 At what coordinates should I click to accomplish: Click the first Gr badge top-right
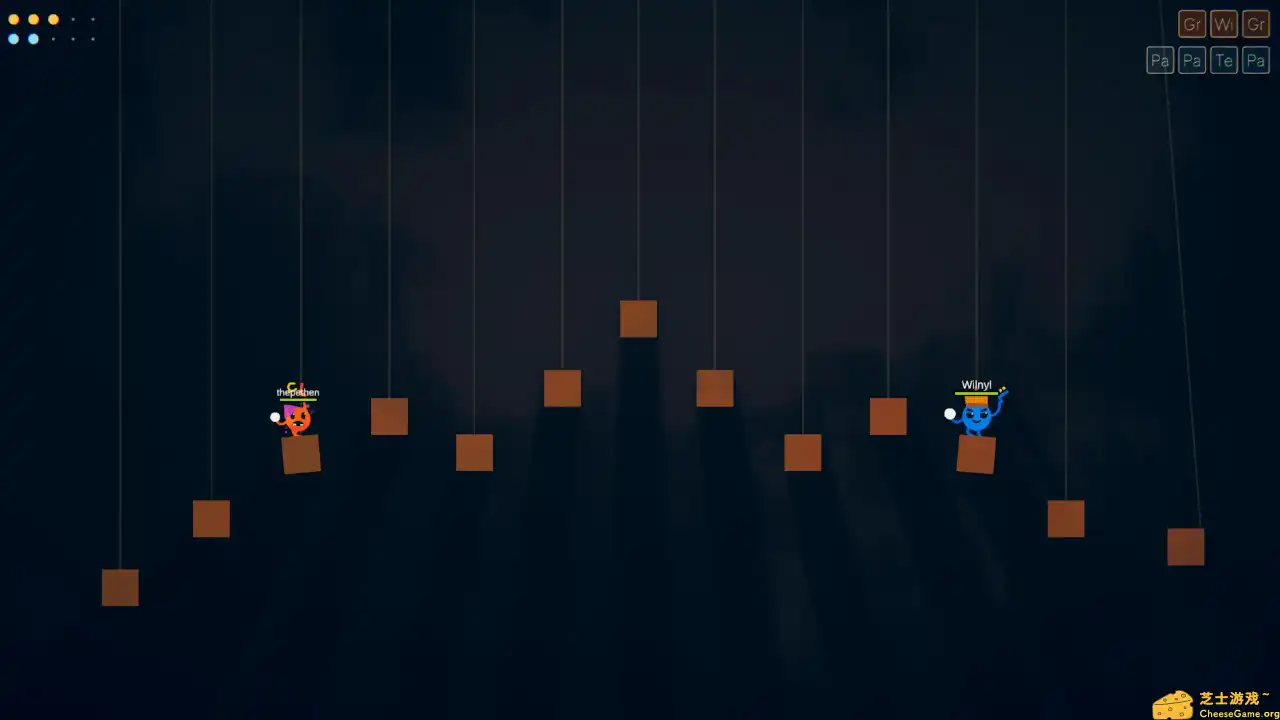point(1192,24)
